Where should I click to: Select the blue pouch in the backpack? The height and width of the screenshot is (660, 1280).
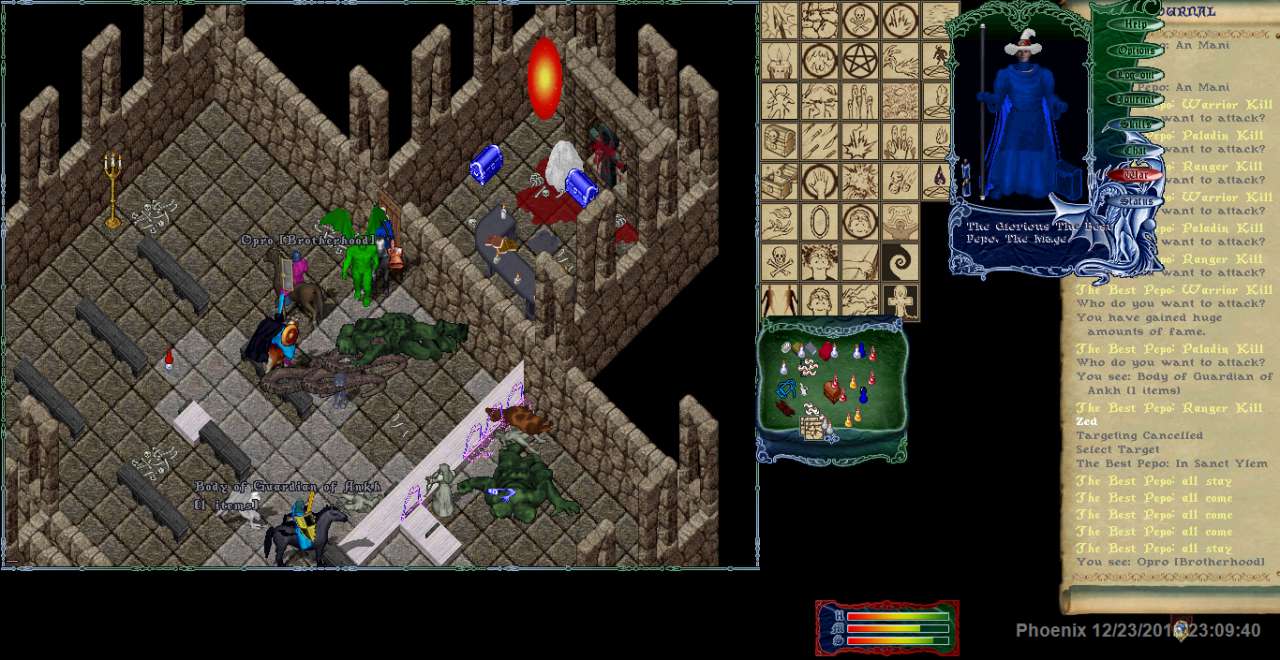pyautogui.click(x=787, y=387)
